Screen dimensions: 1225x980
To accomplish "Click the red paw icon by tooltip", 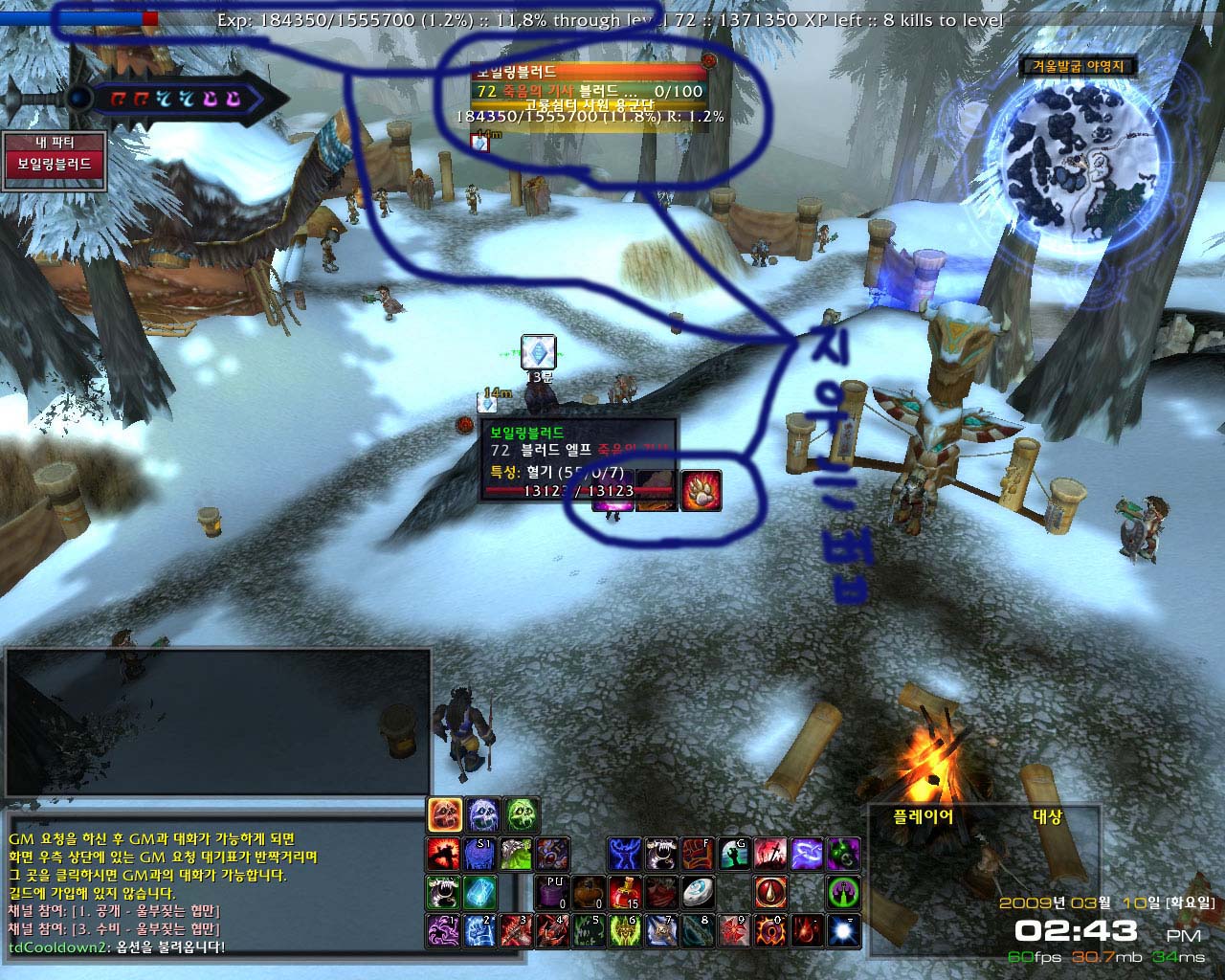I will click(x=701, y=490).
